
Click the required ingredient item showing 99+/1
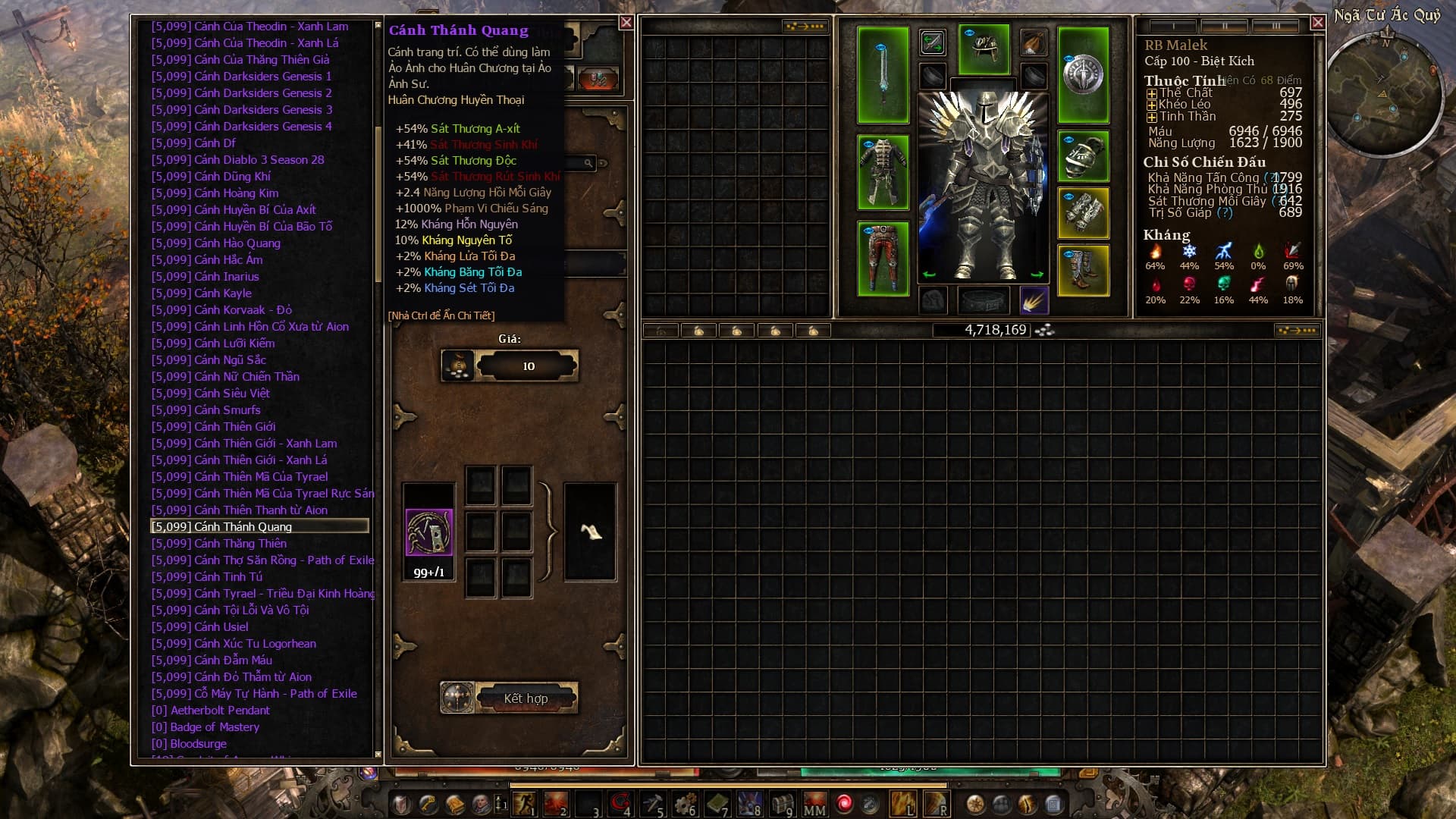point(429,532)
